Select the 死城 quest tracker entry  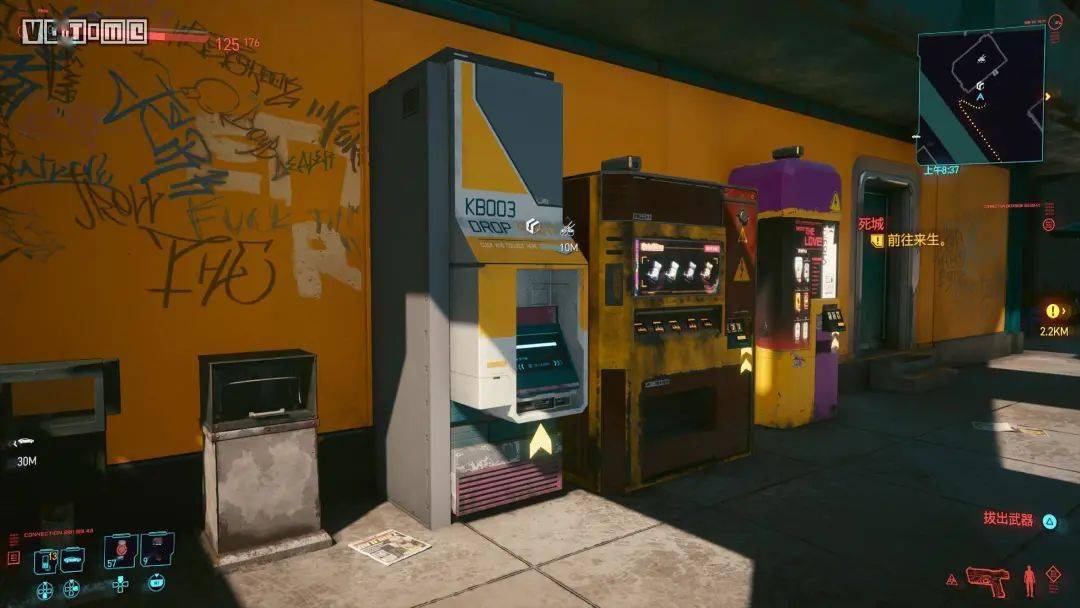pyautogui.click(x=871, y=224)
